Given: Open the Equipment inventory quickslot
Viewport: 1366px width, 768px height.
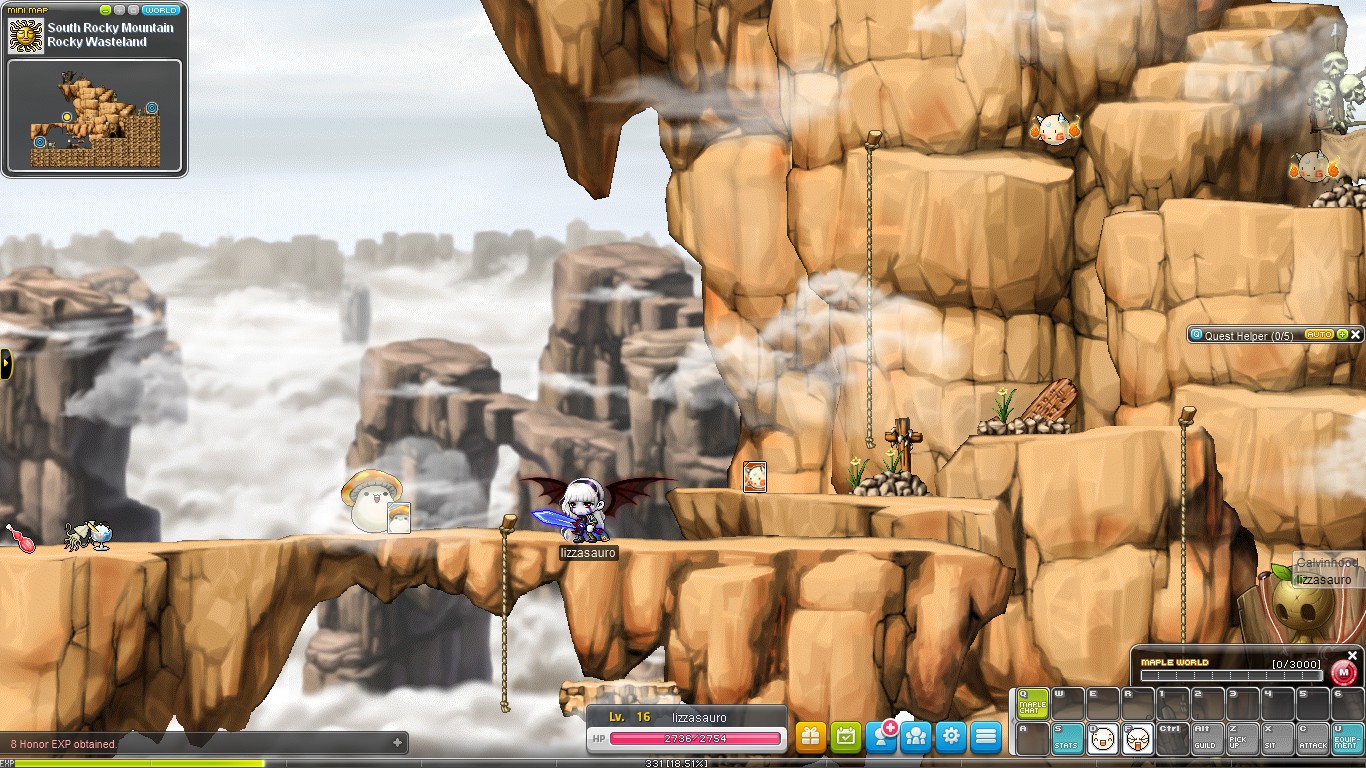Looking at the screenshot, I should [1344, 738].
